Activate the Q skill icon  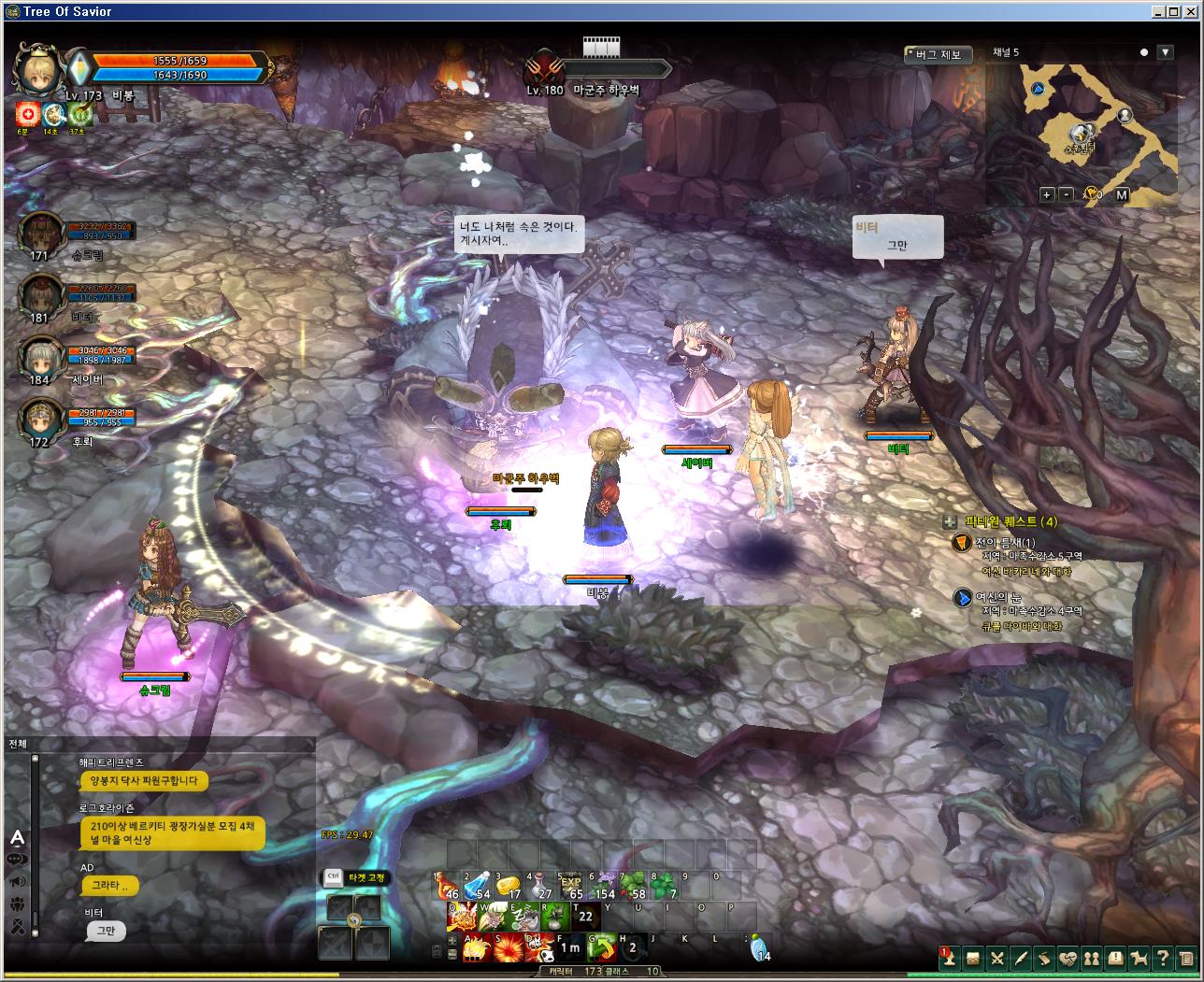(460, 917)
